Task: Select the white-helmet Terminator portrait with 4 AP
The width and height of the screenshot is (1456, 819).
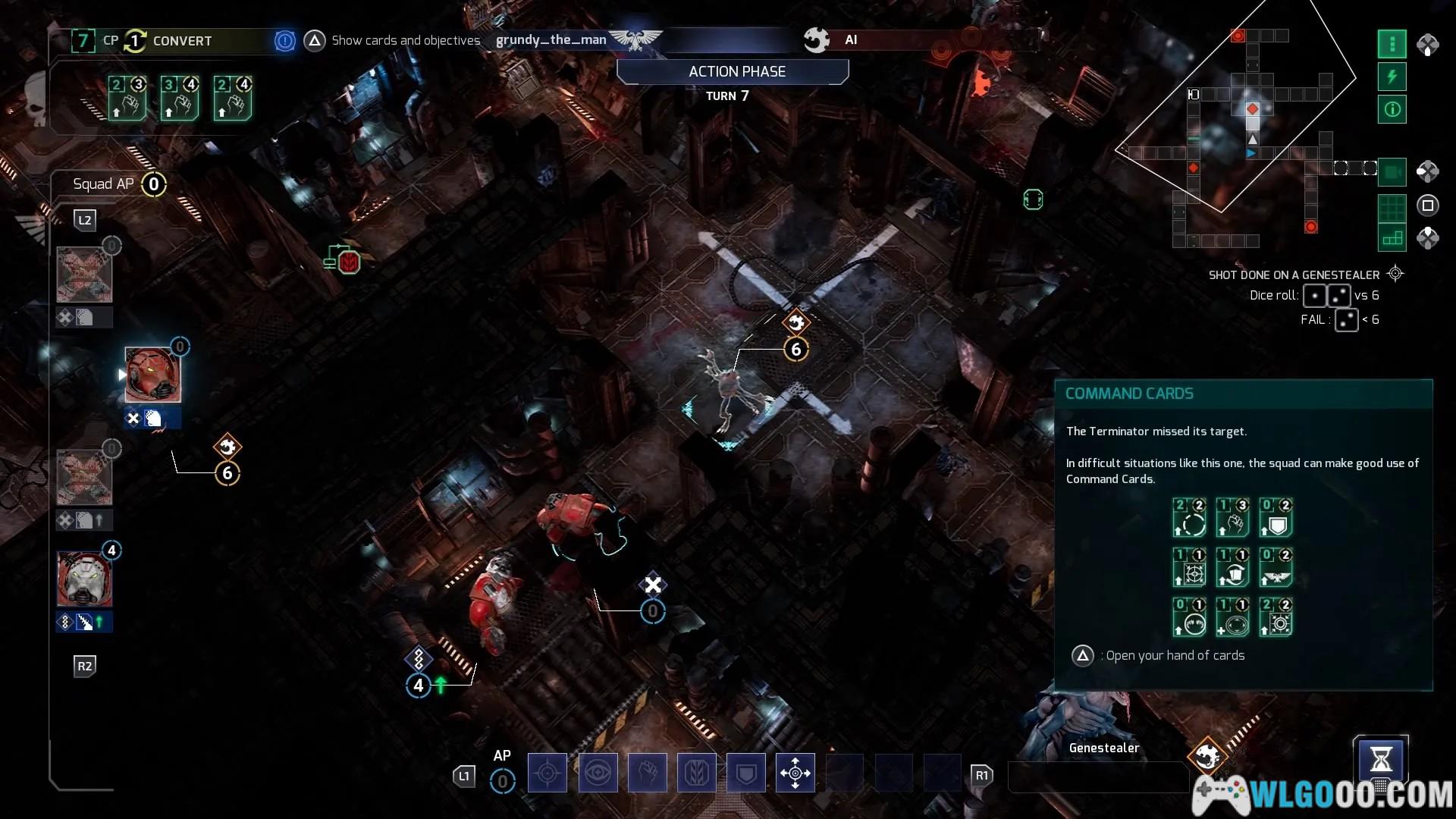Action: (x=84, y=579)
